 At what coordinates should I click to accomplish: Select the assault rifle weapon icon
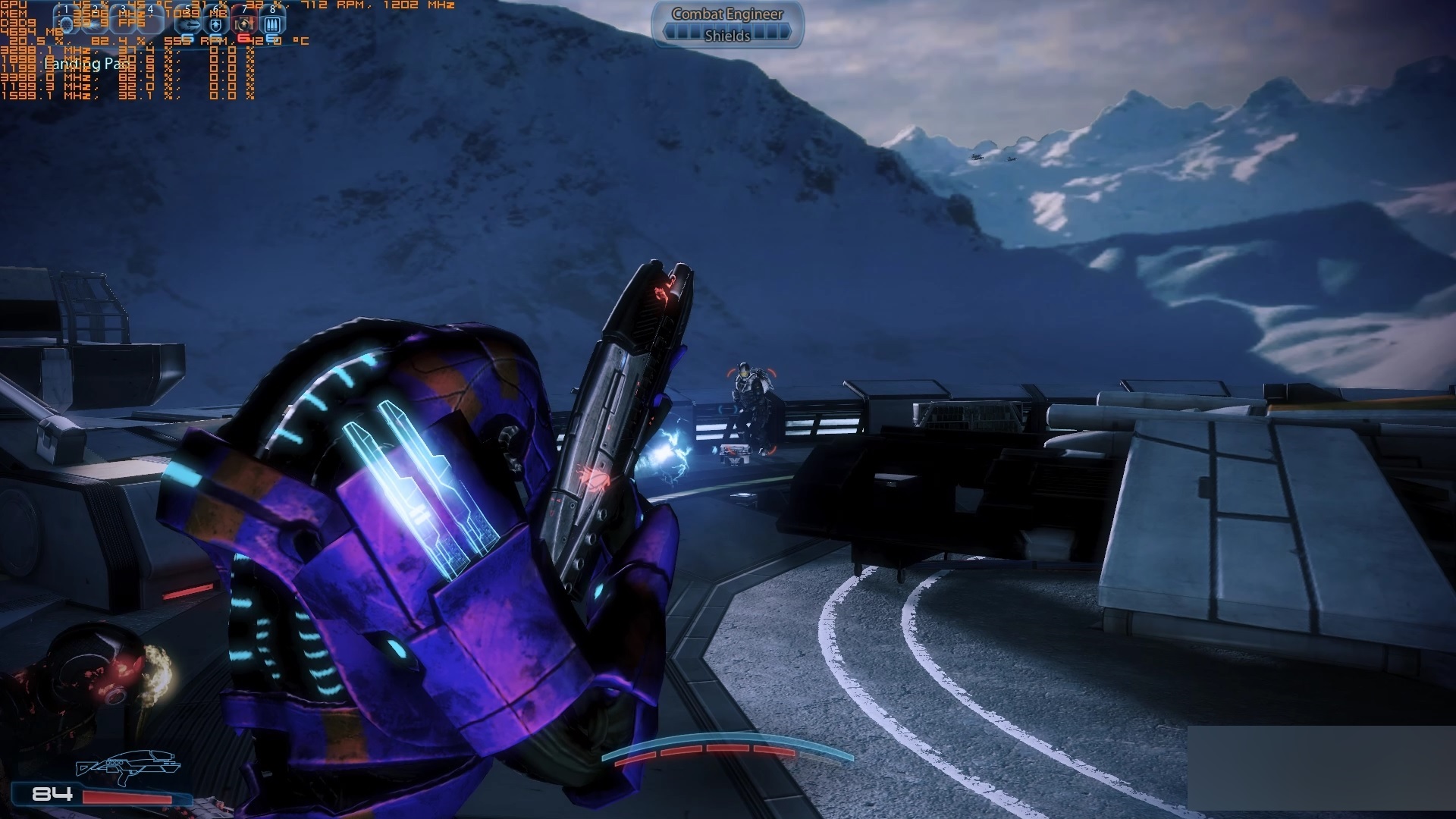pyautogui.click(x=127, y=767)
